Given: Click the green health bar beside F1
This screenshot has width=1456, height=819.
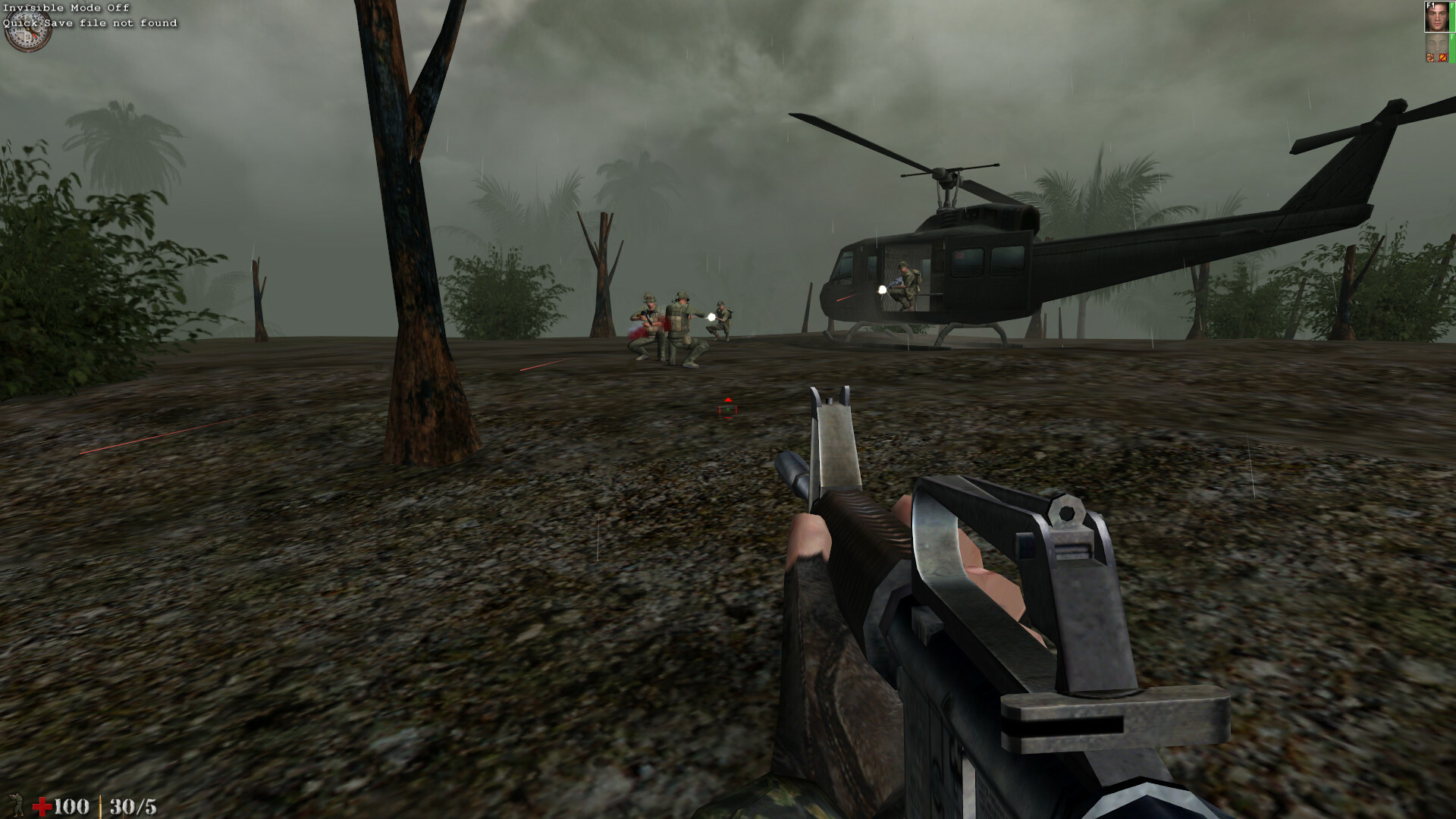Looking at the screenshot, I should [1453, 17].
